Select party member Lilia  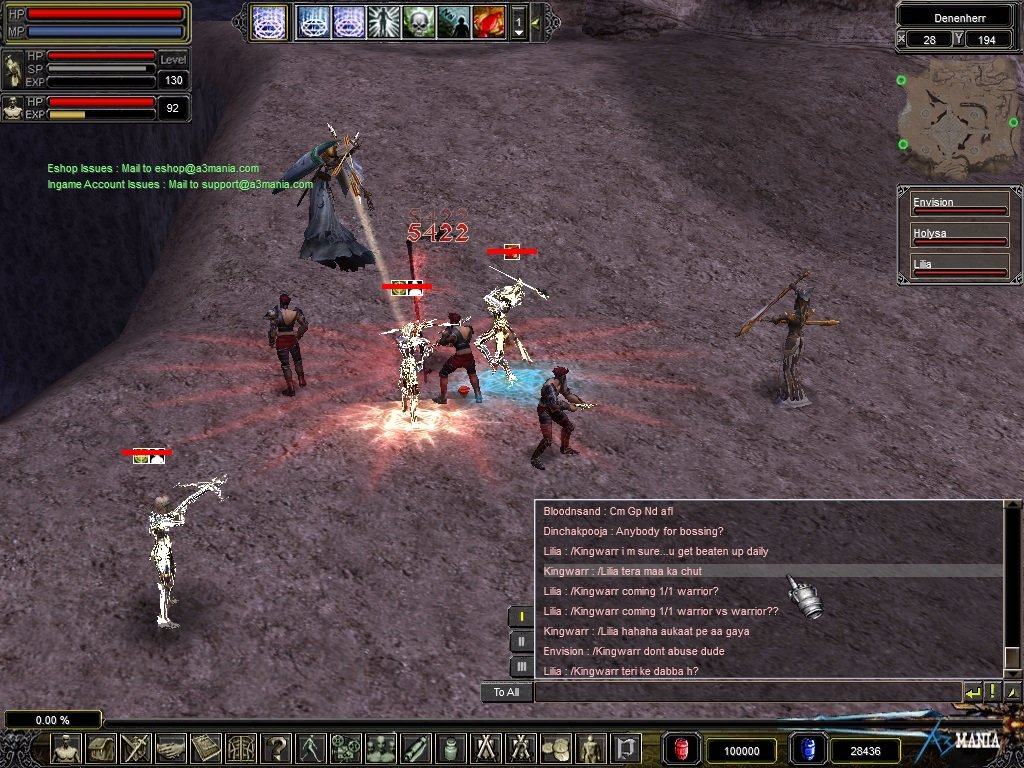pyautogui.click(x=958, y=268)
